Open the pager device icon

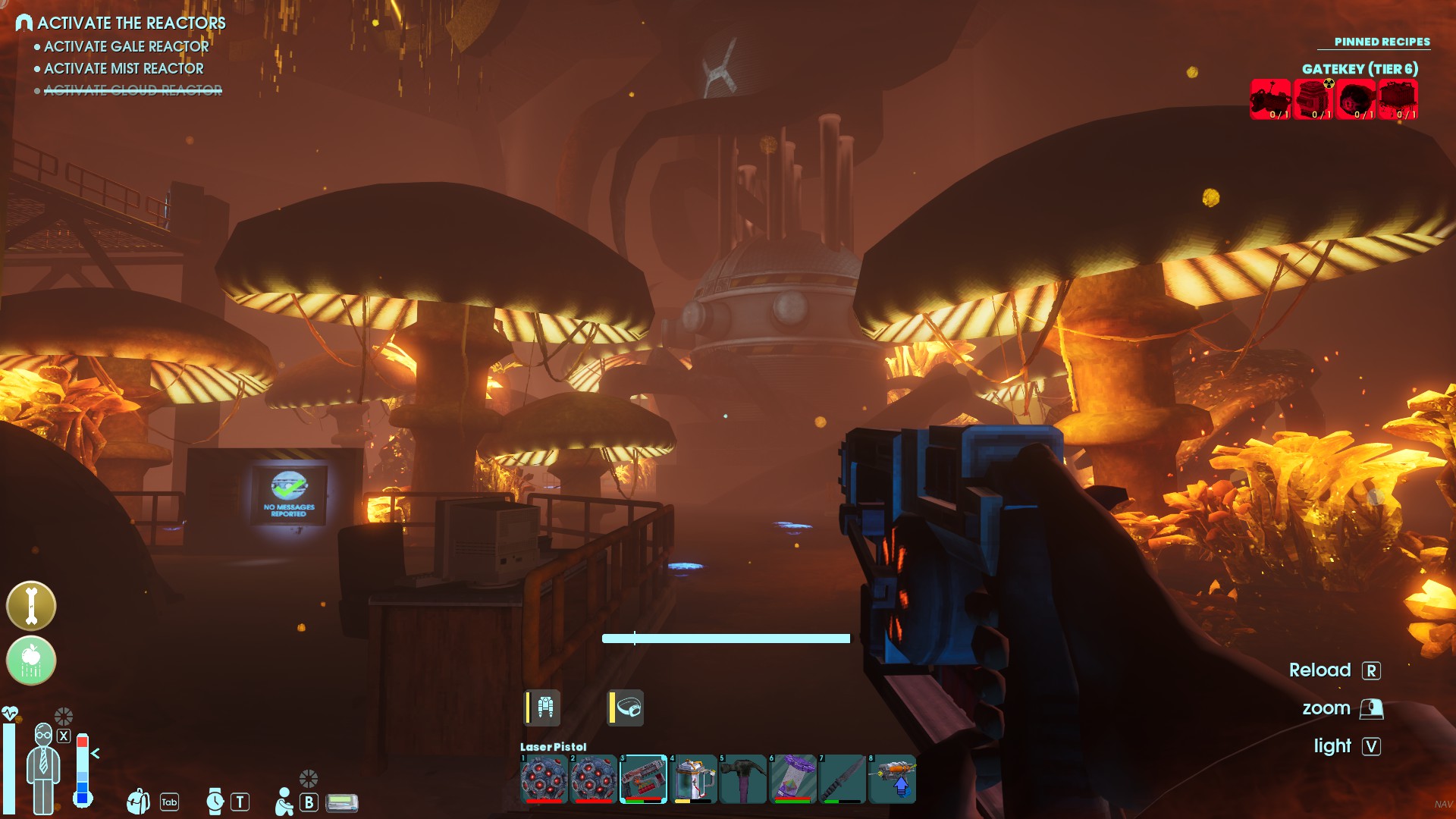point(342,802)
